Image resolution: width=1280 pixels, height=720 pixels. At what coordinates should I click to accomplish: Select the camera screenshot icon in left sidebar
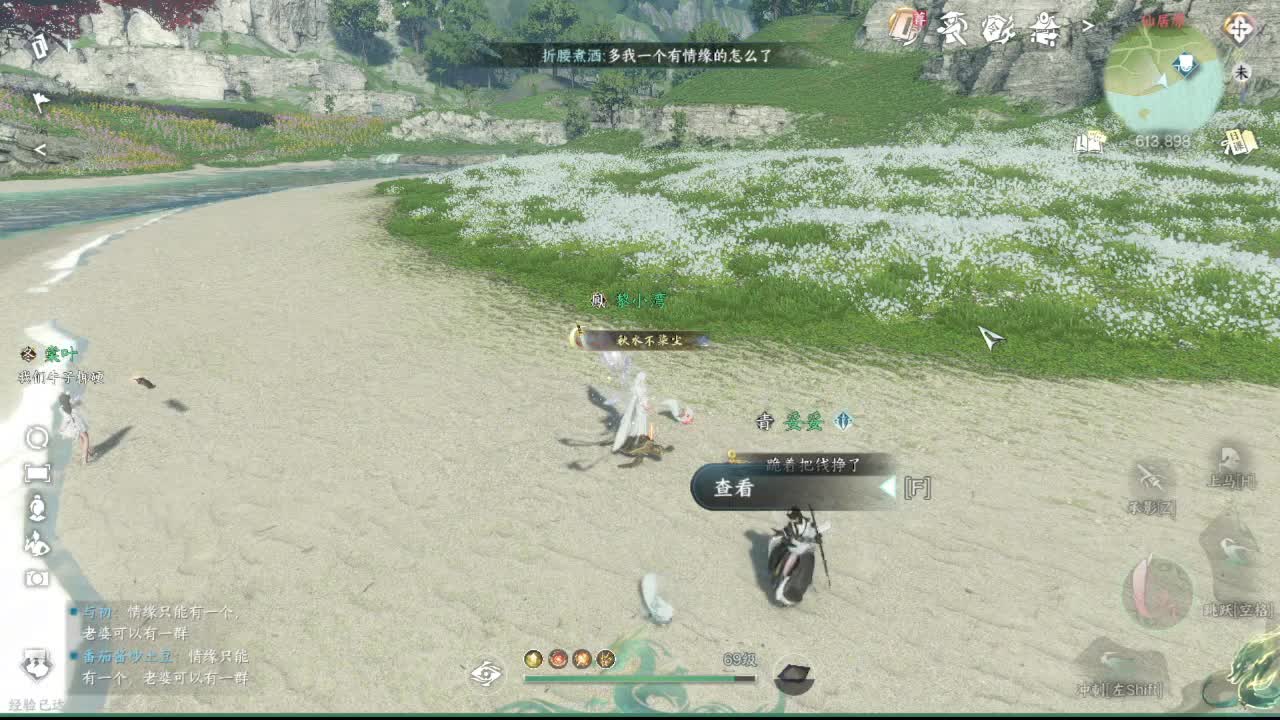[37, 578]
